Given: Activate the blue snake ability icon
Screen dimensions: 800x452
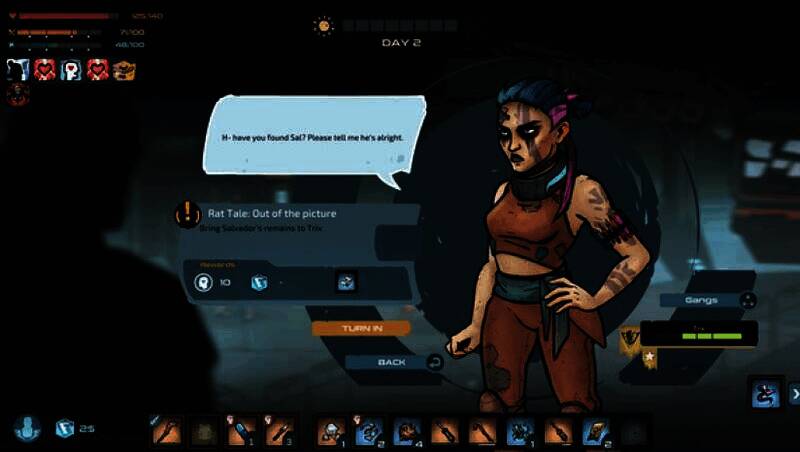Looking at the screenshot, I should [765, 394].
